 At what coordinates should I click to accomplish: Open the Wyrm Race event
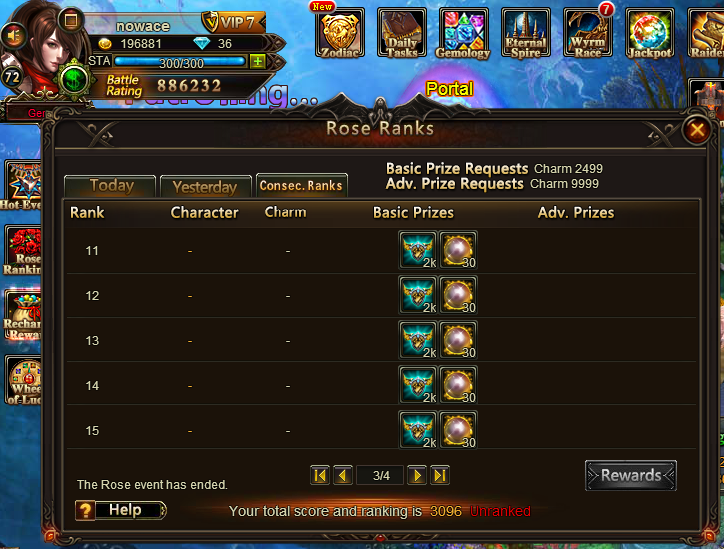point(588,33)
